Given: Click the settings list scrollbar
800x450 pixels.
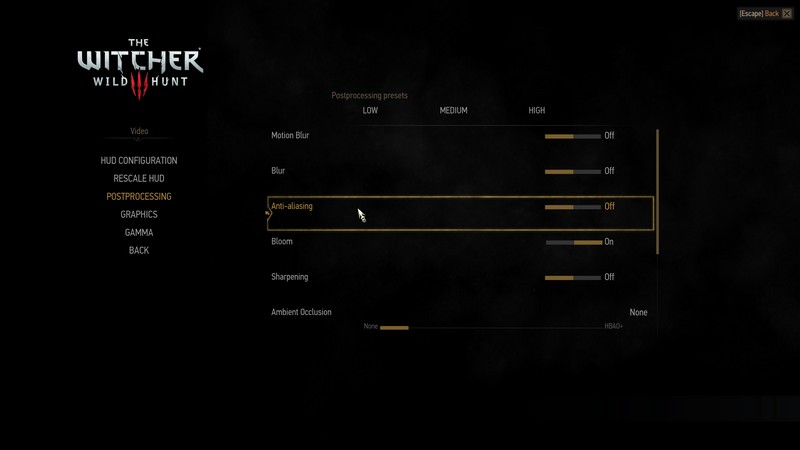Looking at the screenshot, I should coord(657,190).
